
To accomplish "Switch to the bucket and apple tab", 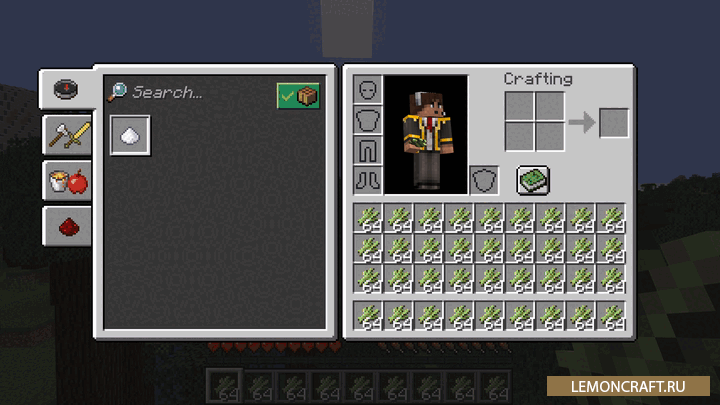I will click(x=67, y=181).
